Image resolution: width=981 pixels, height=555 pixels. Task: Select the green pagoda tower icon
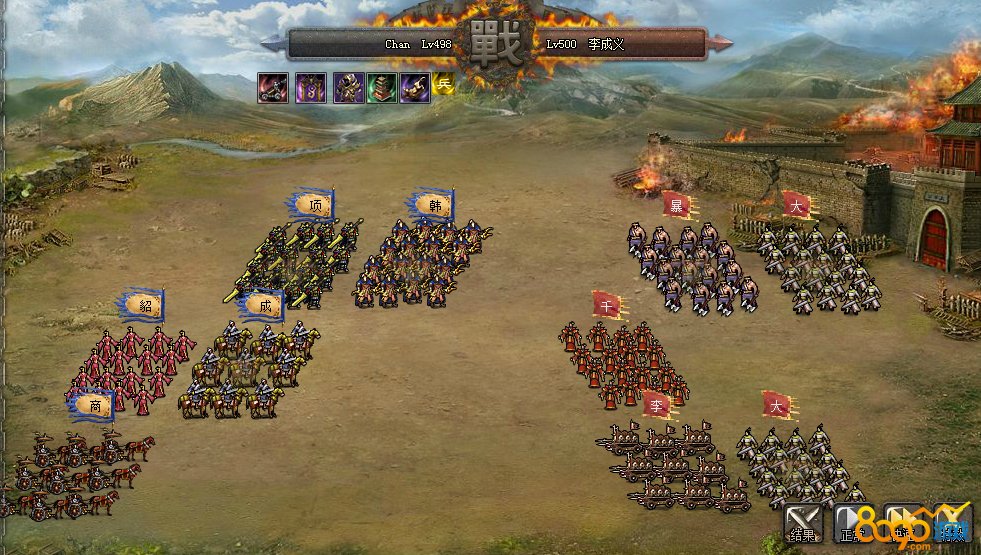point(382,88)
